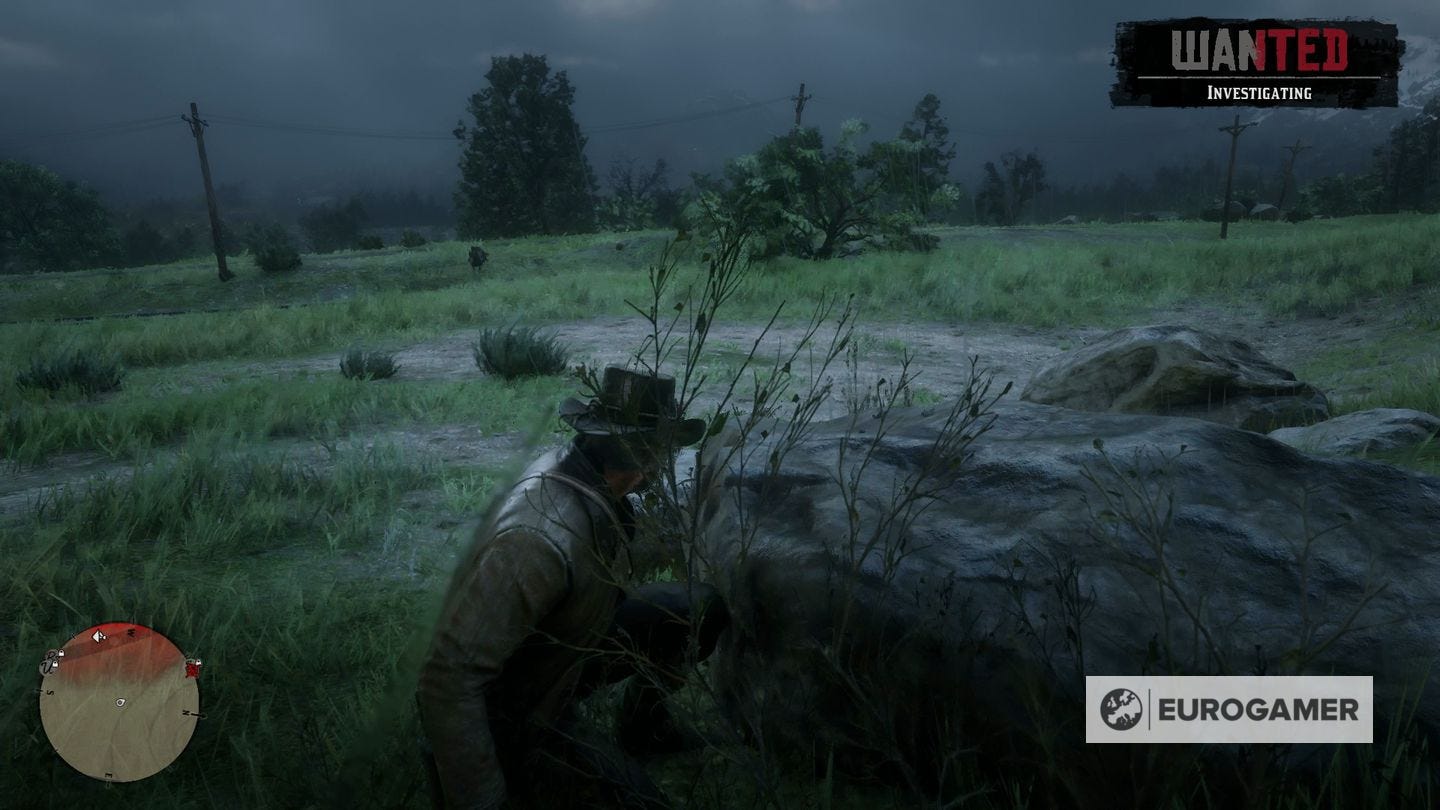Click the white waypoint dot at minimap center
The height and width of the screenshot is (810, 1440).
click(120, 703)
